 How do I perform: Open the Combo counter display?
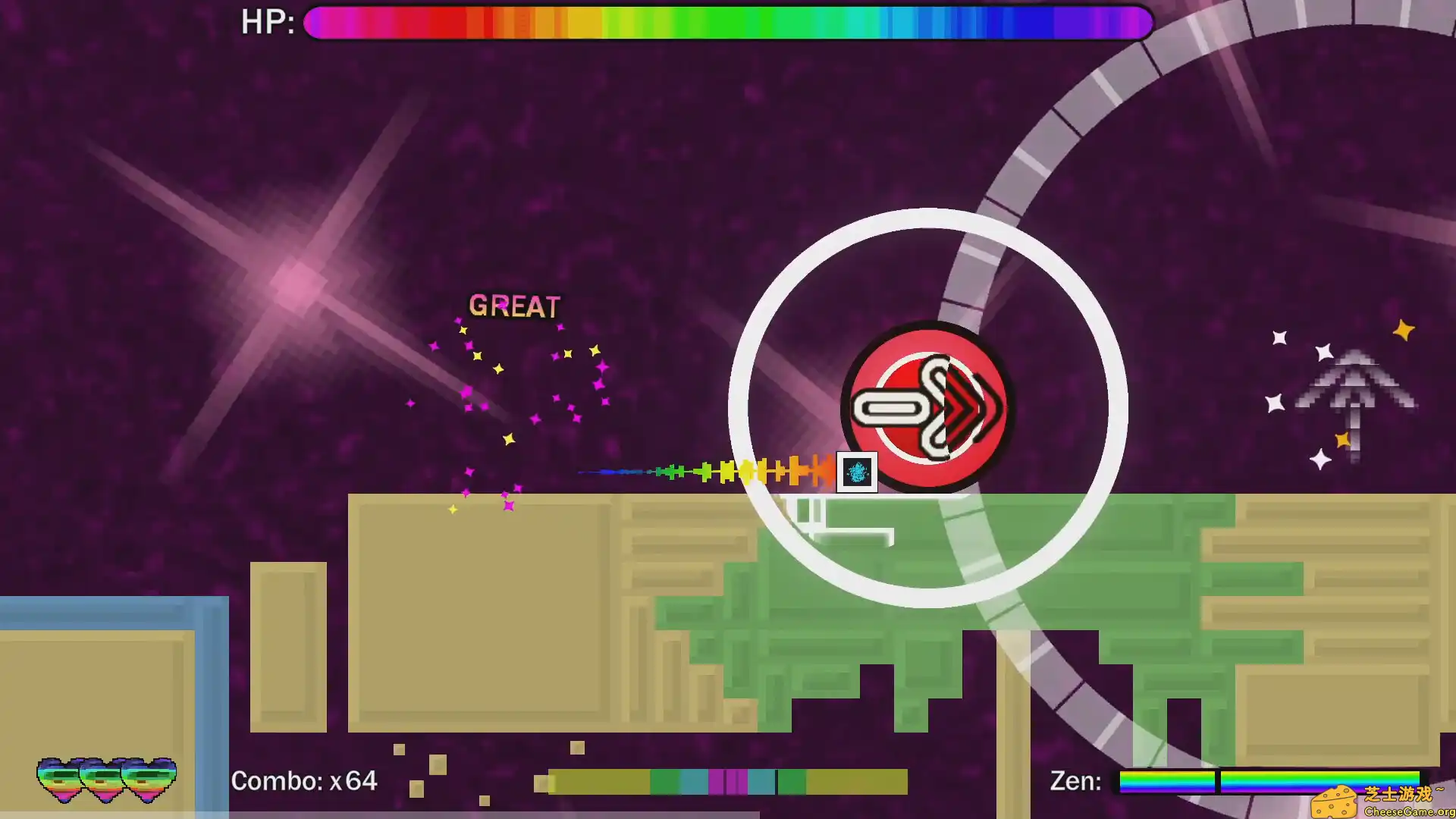point(305,780)
